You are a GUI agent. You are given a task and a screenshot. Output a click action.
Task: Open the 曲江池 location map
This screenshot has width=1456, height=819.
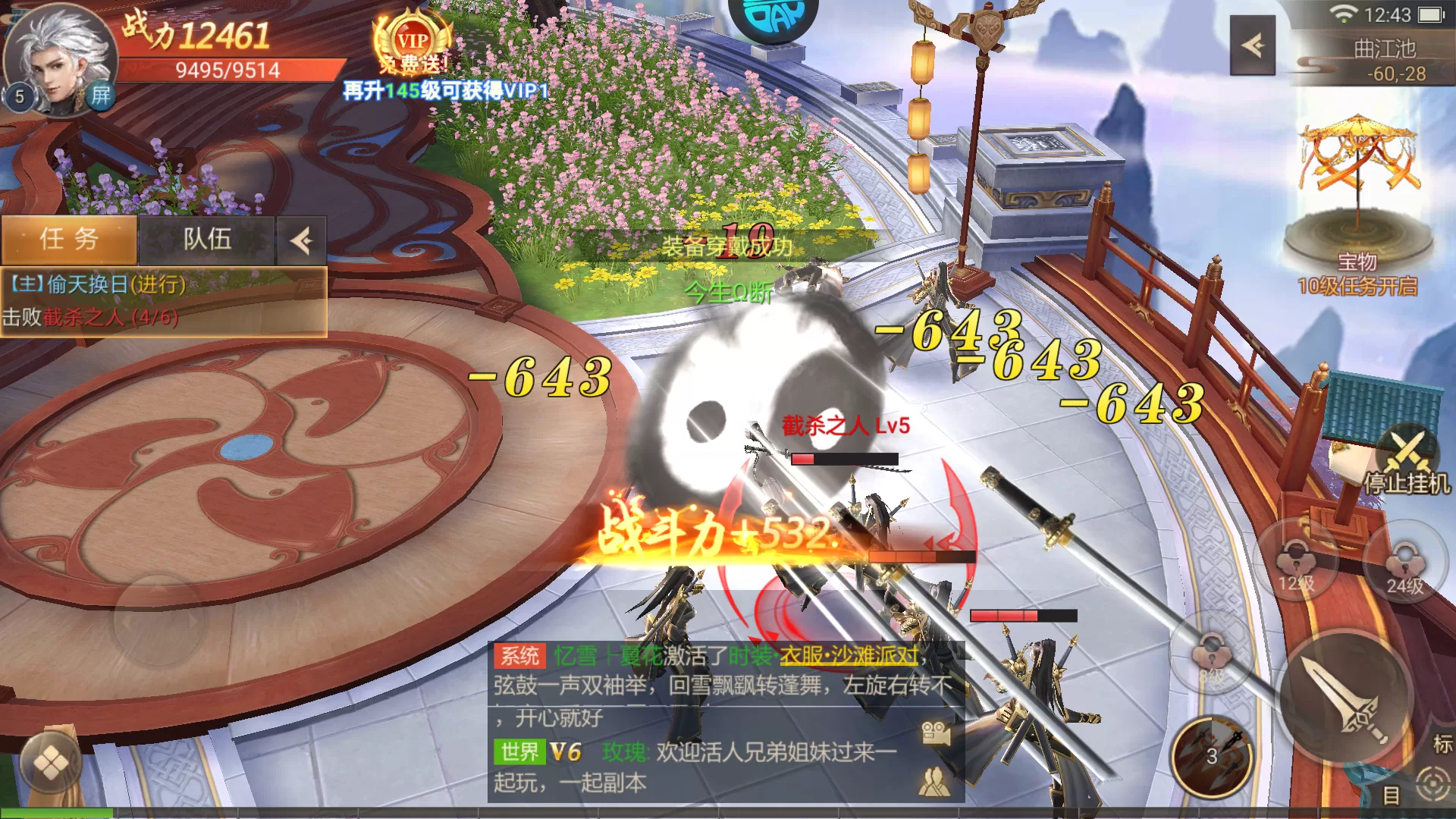coord(1385,61)
